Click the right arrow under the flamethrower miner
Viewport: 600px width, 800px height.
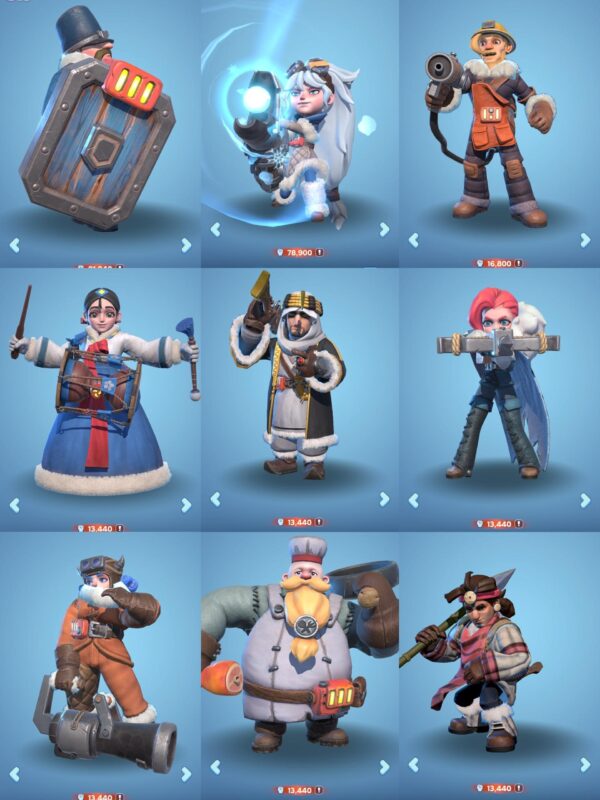[585, 240]
